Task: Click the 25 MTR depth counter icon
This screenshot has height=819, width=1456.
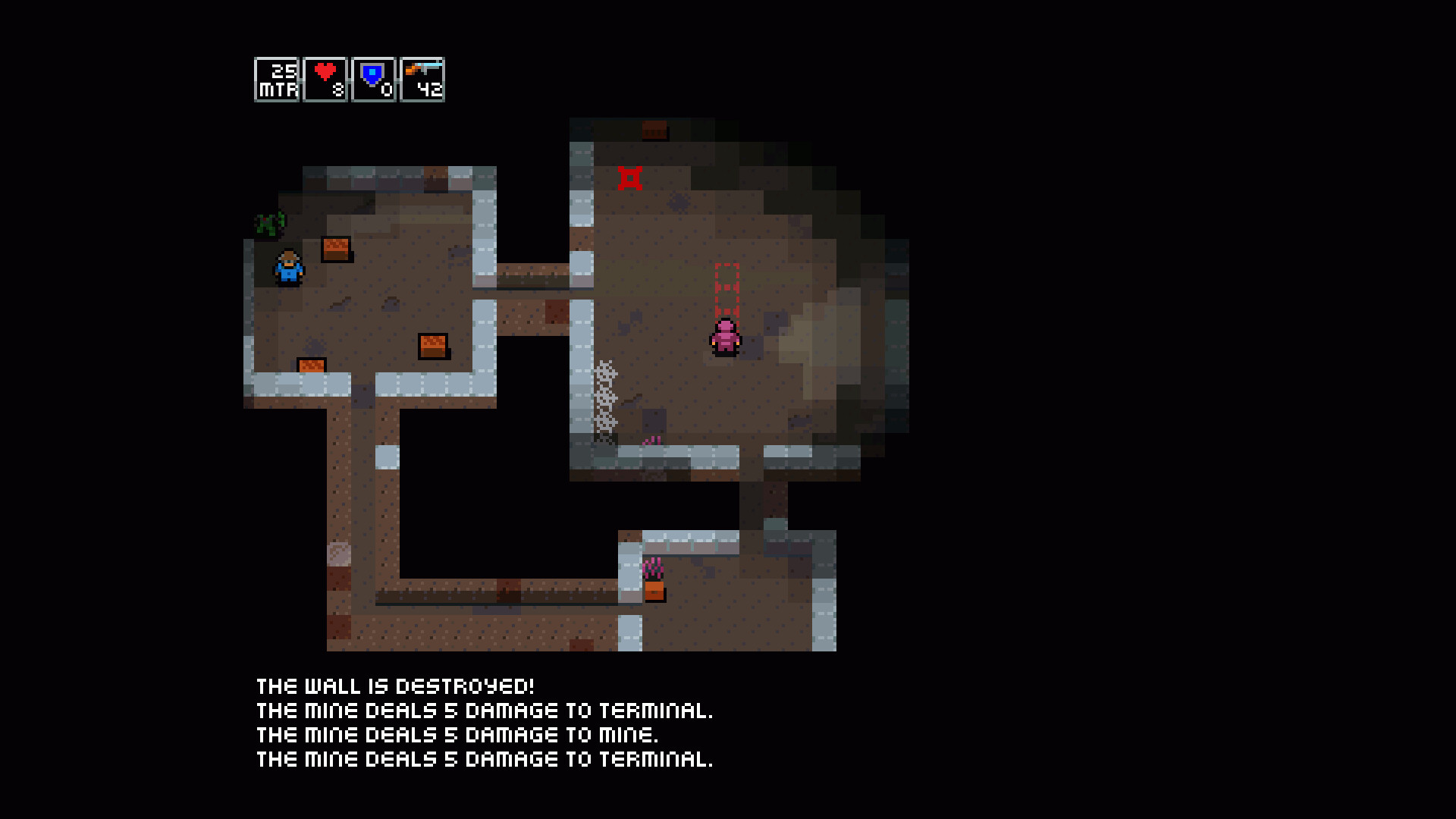Action: point(277,78)
